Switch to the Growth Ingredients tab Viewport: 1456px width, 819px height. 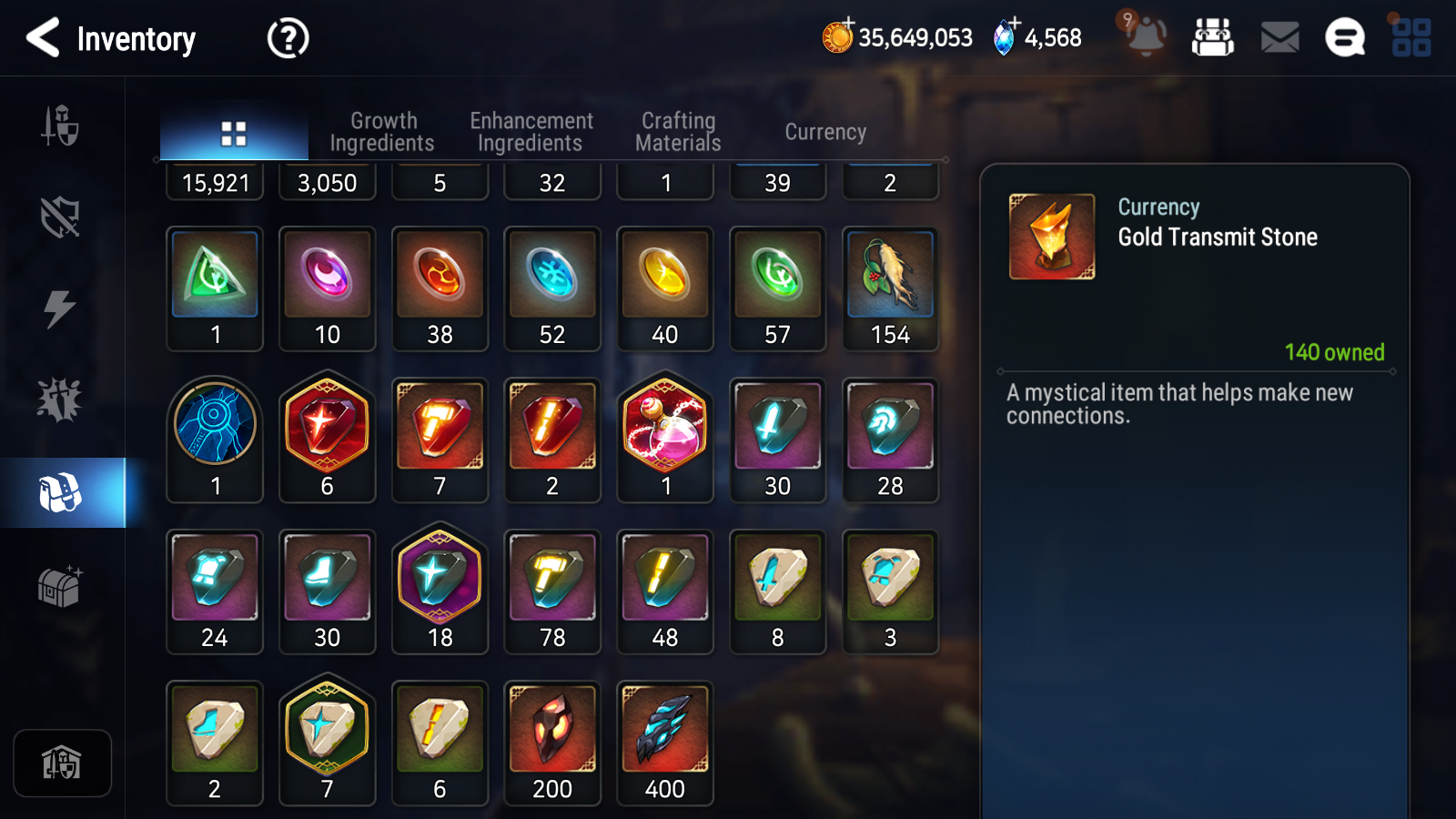382,132
